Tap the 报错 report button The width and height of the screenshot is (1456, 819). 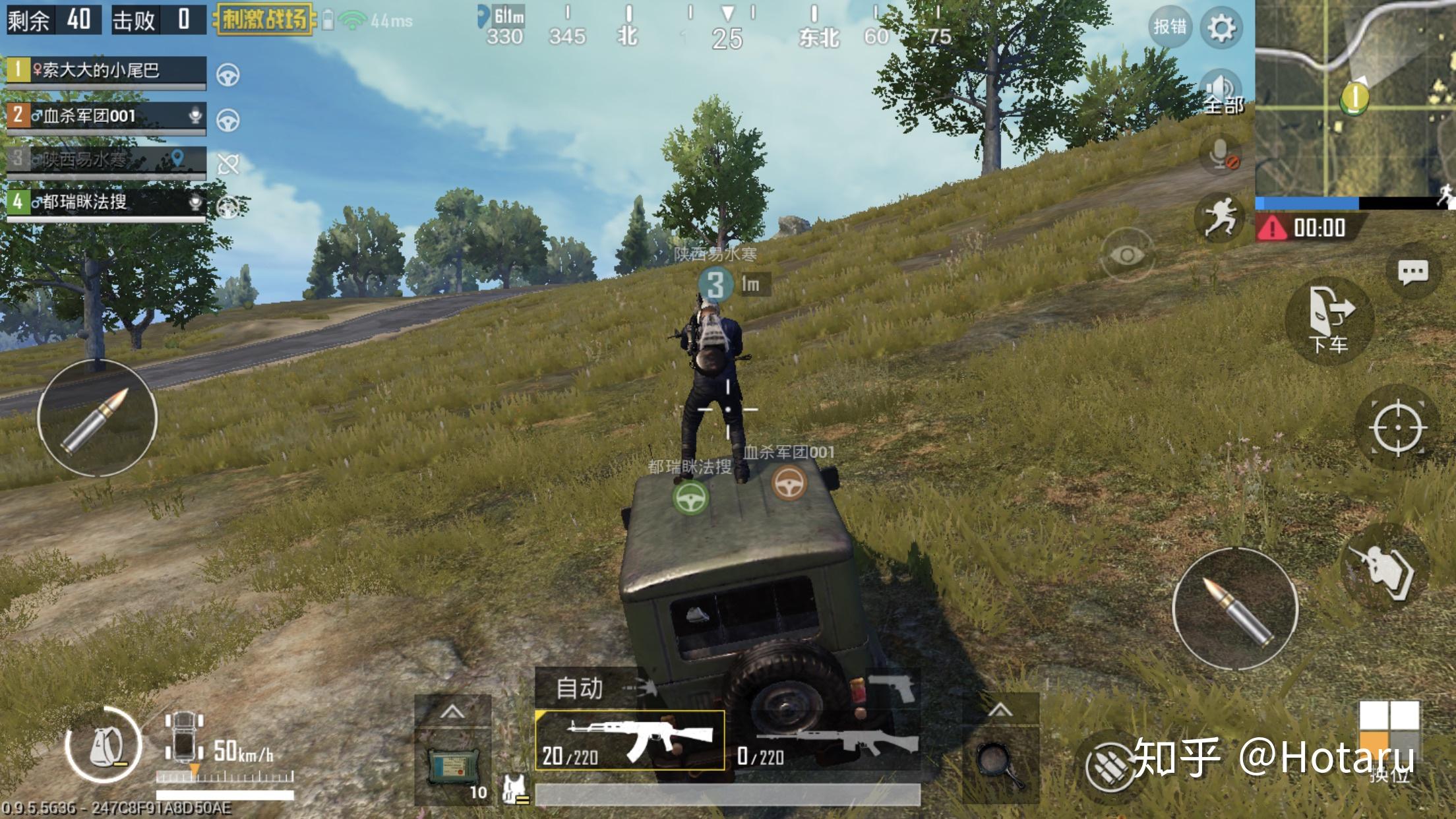tap(1170, 27)
